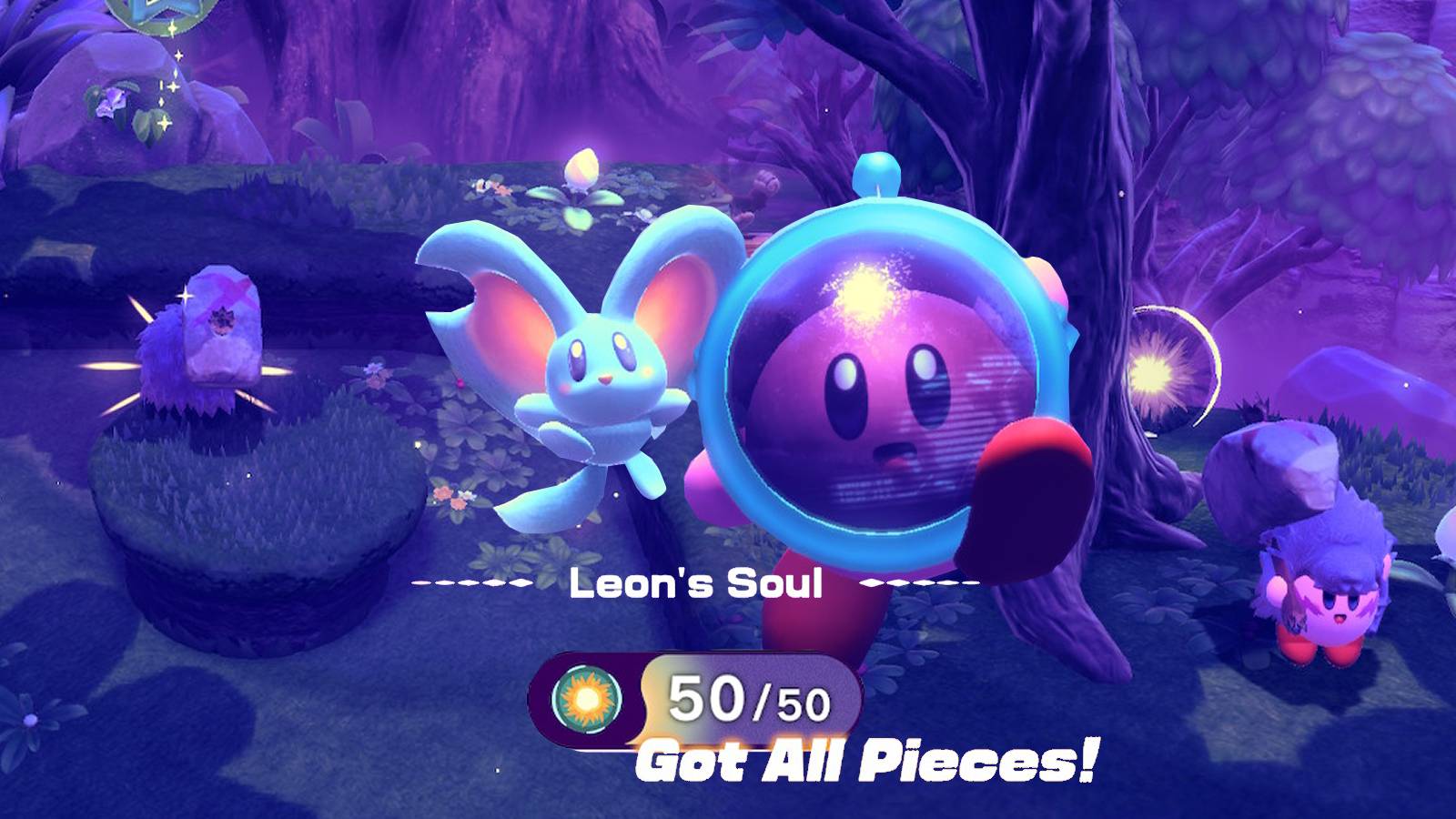Select the Leon's Soul title text
1456x819 pixels.
point(696,583)
